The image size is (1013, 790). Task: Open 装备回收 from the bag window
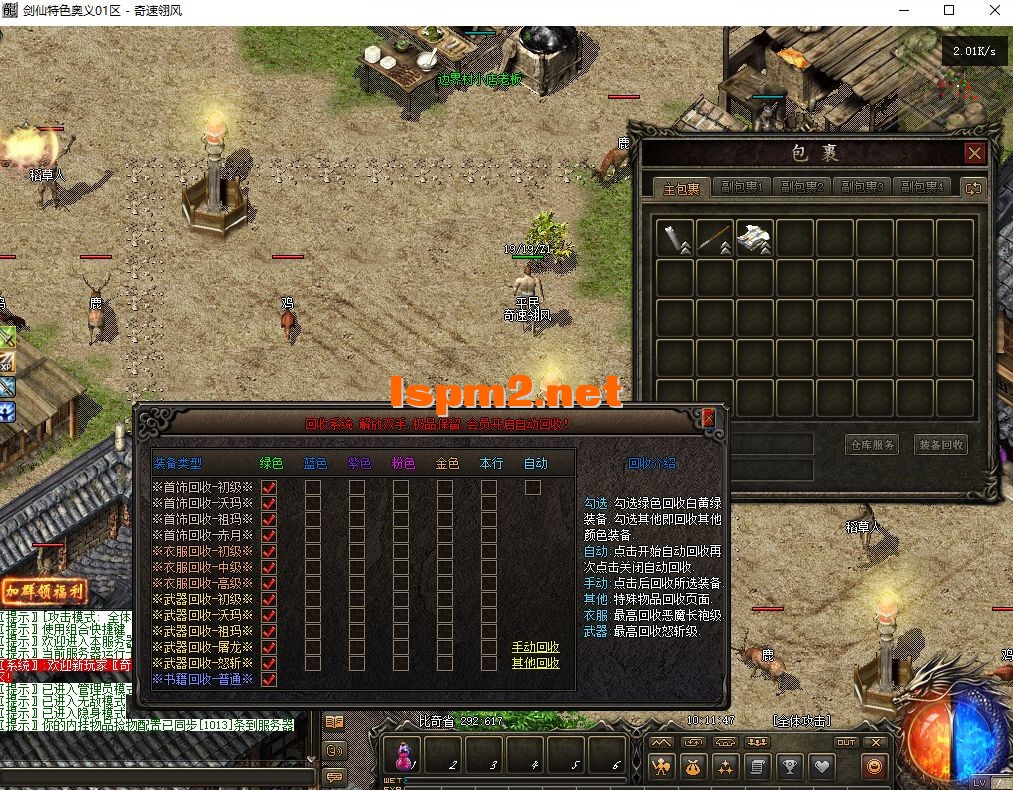point(941,444)
